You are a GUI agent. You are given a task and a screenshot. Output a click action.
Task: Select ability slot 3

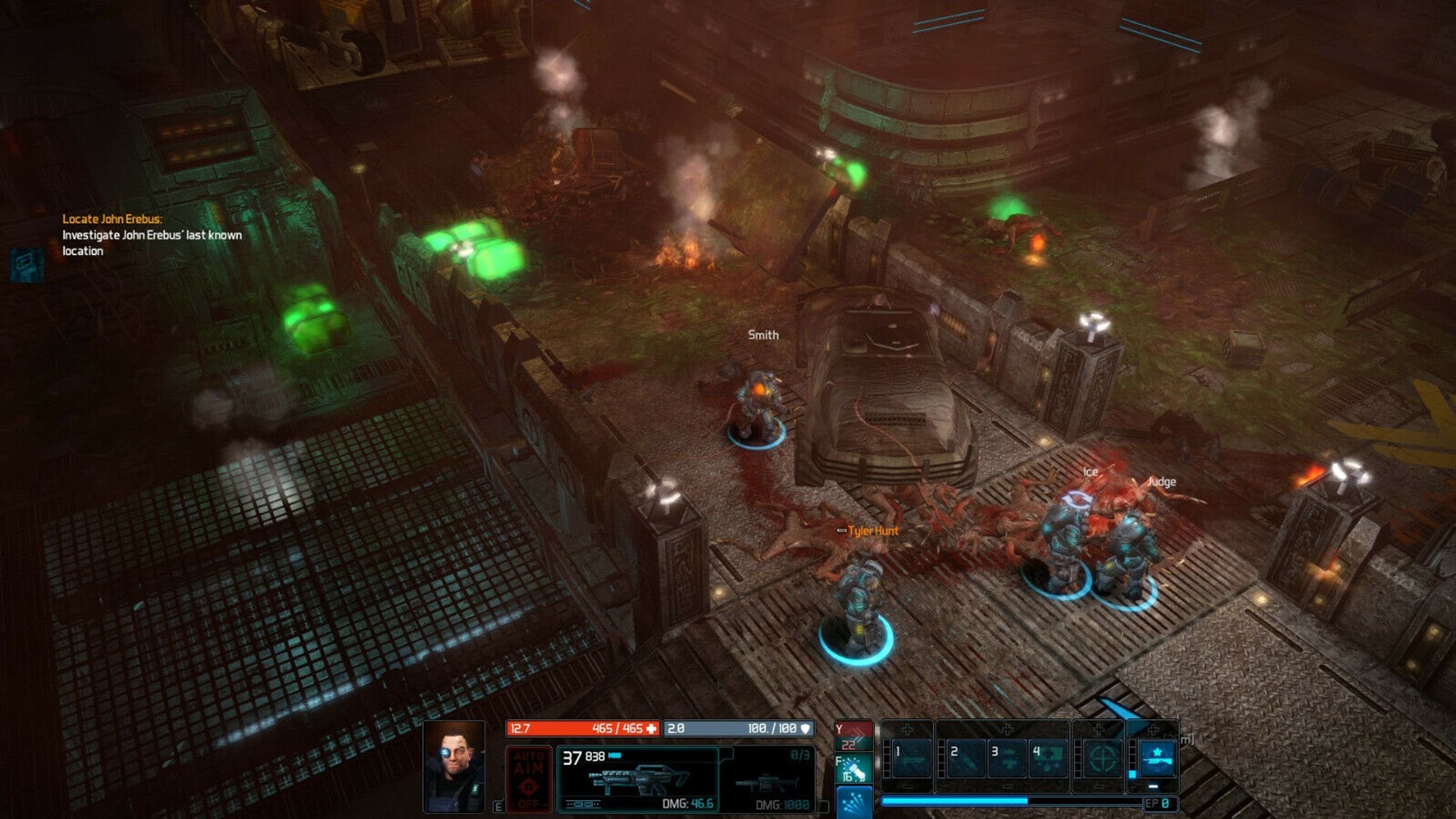pos(1006,758)
